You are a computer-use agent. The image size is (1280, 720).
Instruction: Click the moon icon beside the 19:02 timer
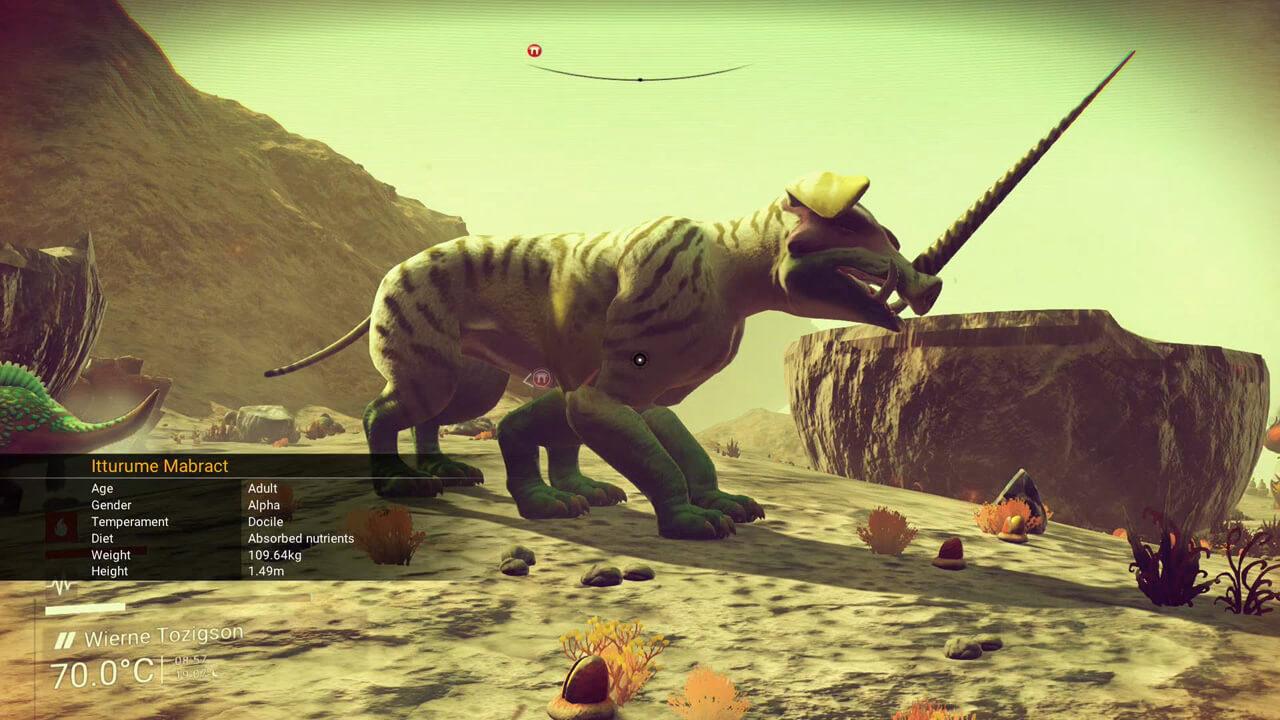pyautogui.click(x=211, y=673)
